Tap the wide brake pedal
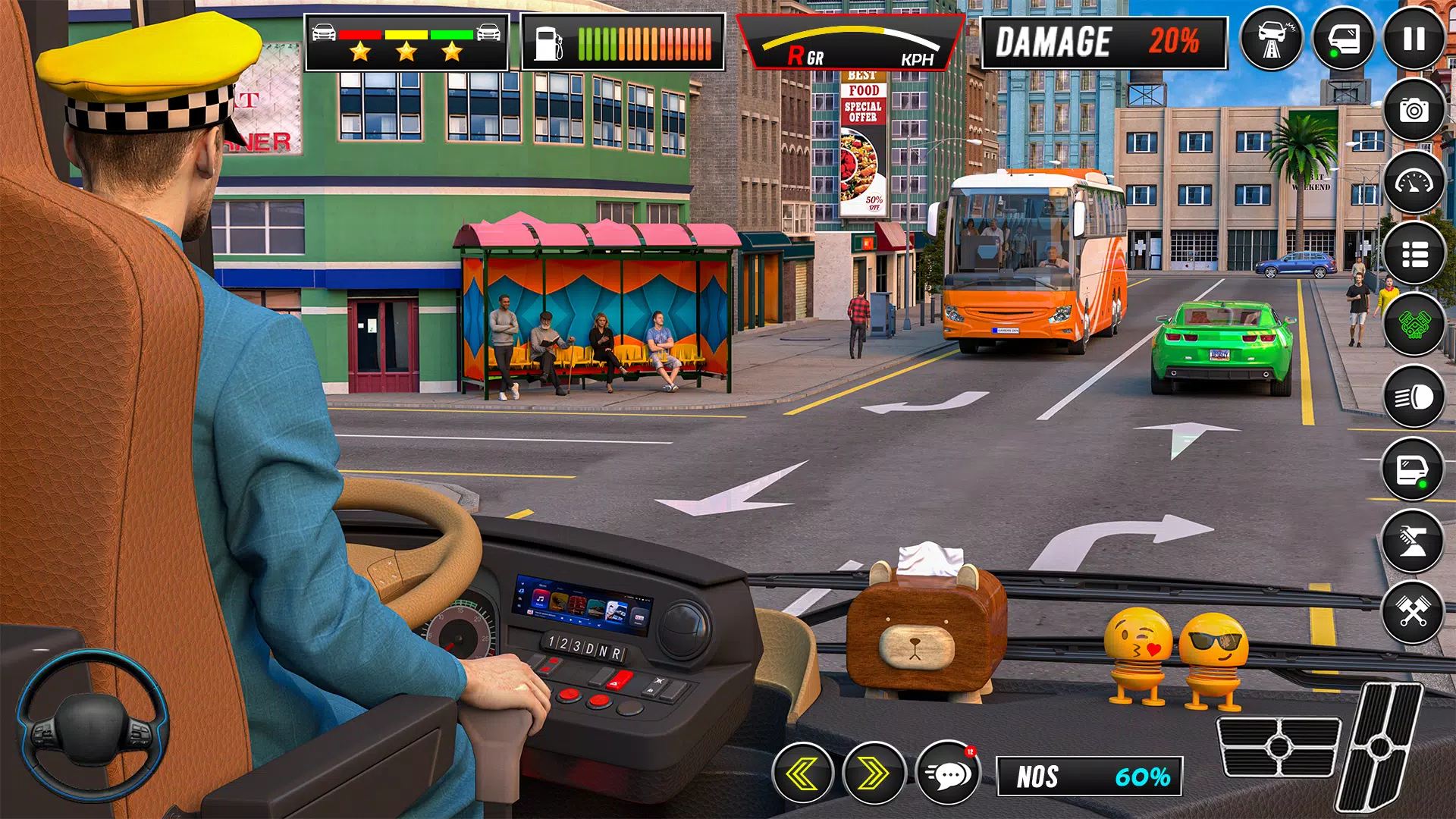The height and width of the screenshot is (819, 1456). (x=1279, y=747)
